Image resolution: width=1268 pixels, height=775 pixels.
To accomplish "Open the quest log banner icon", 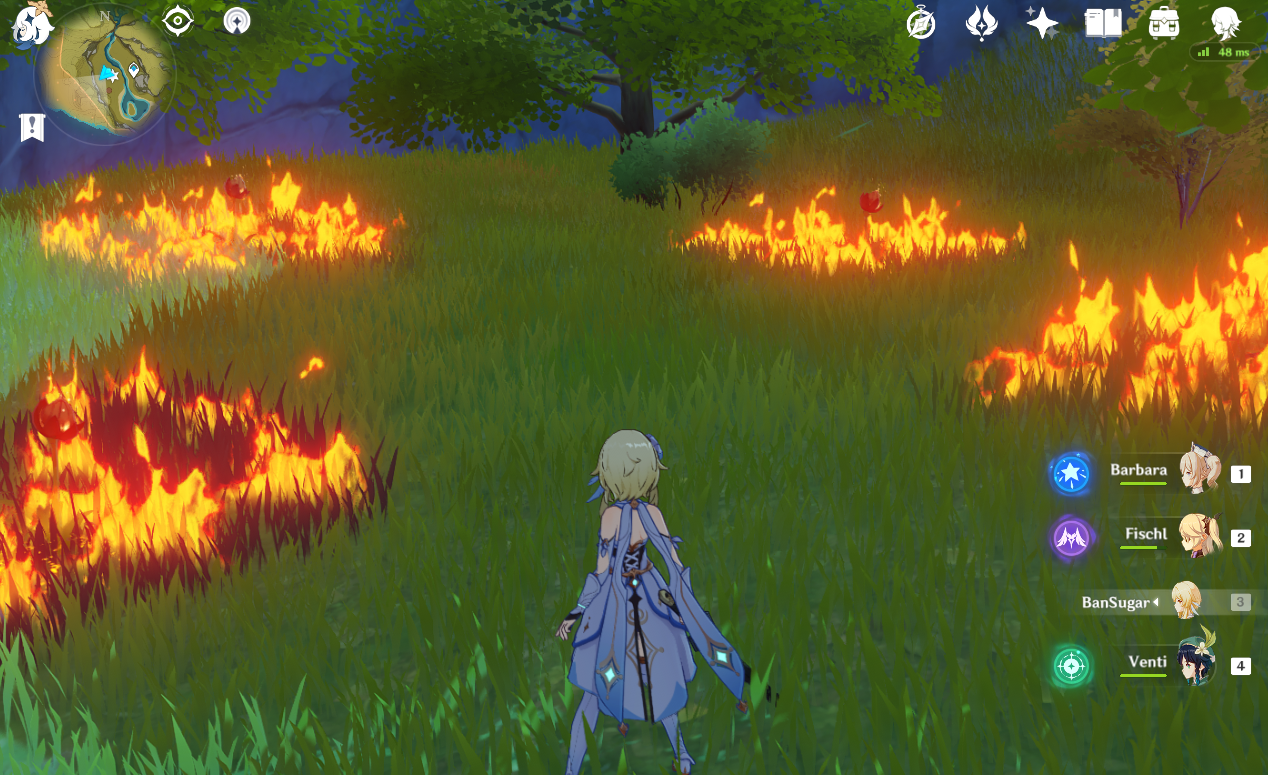I will (32, 127).
